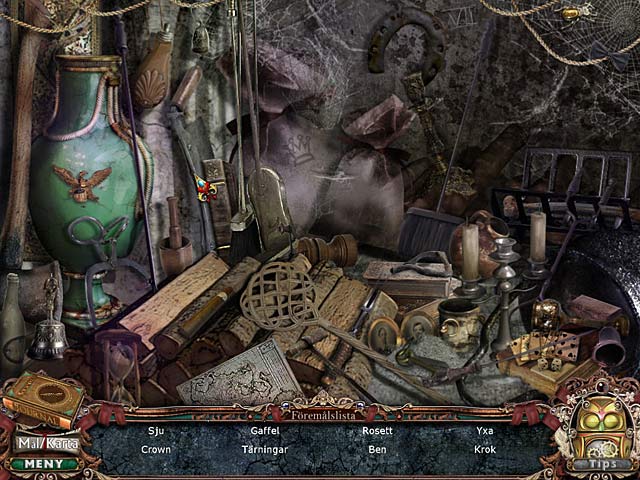Screen dimensions: 640x480
Task: Open the MENY menu button
Action: tap(46, 463)
